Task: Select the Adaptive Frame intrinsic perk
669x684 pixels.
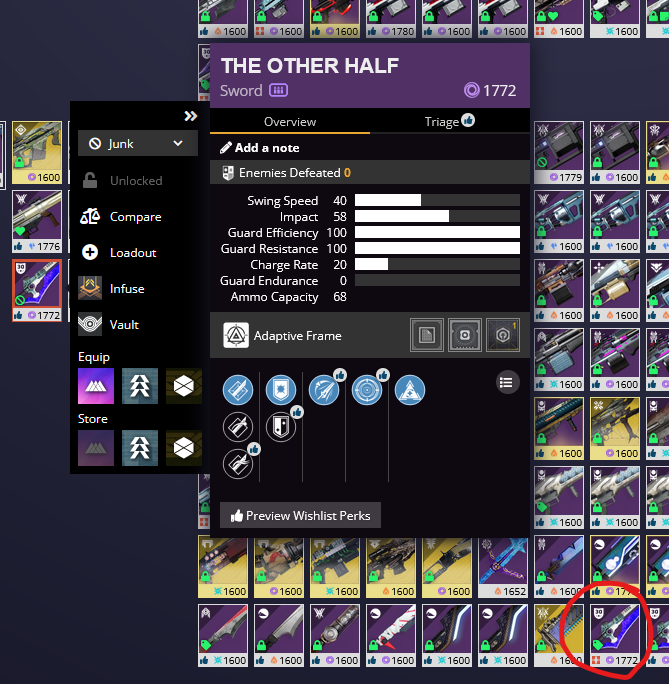Action: [x=236, y=336]
